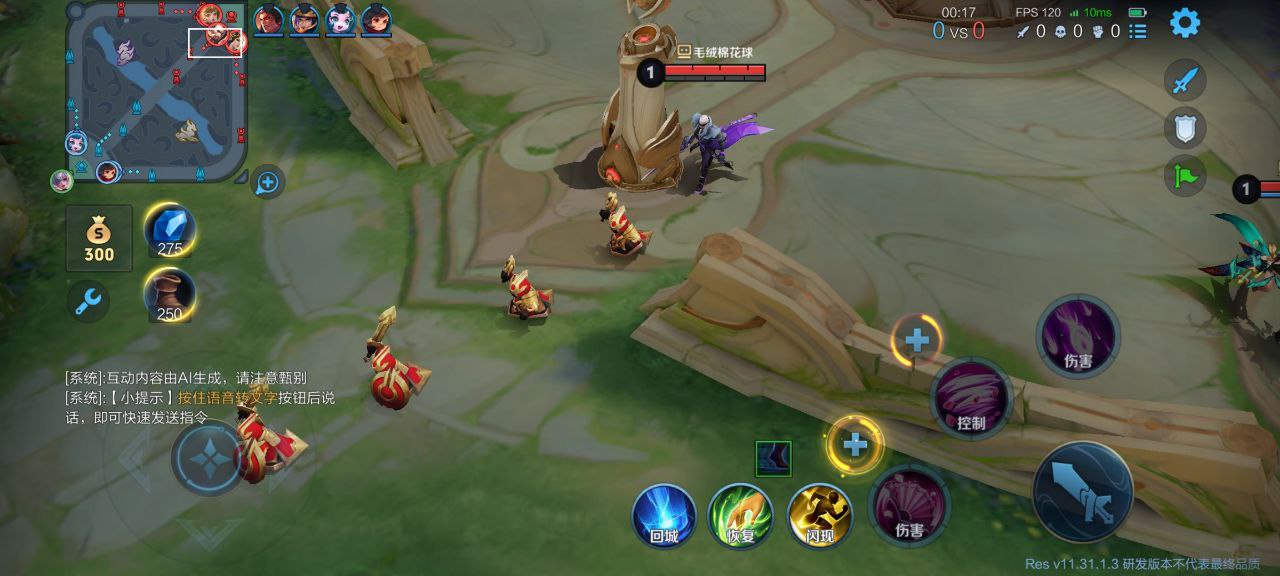Screen dimensions: 1280x576
Task: Click the minimap
Action: click(156, 92)
